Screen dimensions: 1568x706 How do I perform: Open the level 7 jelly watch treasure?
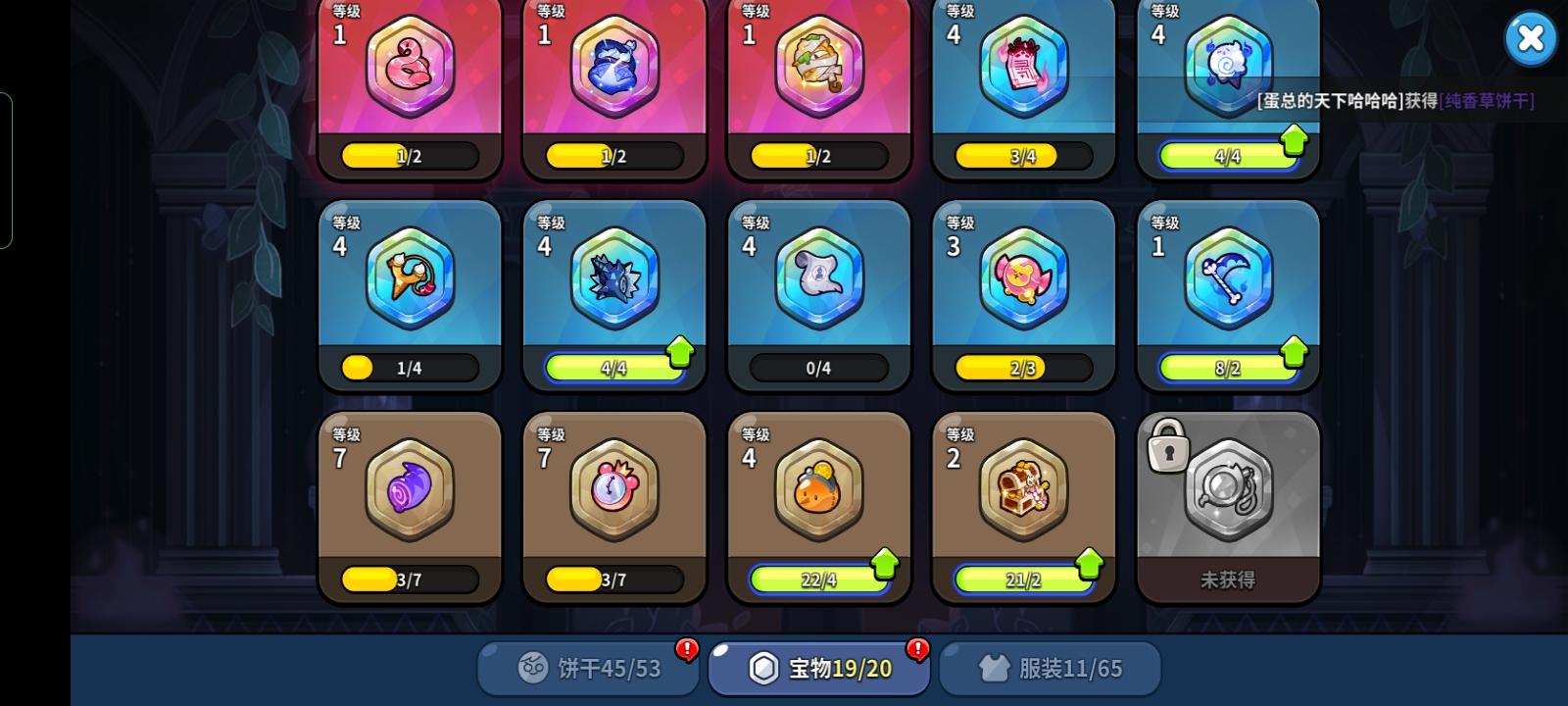click(x=613, y=490)
